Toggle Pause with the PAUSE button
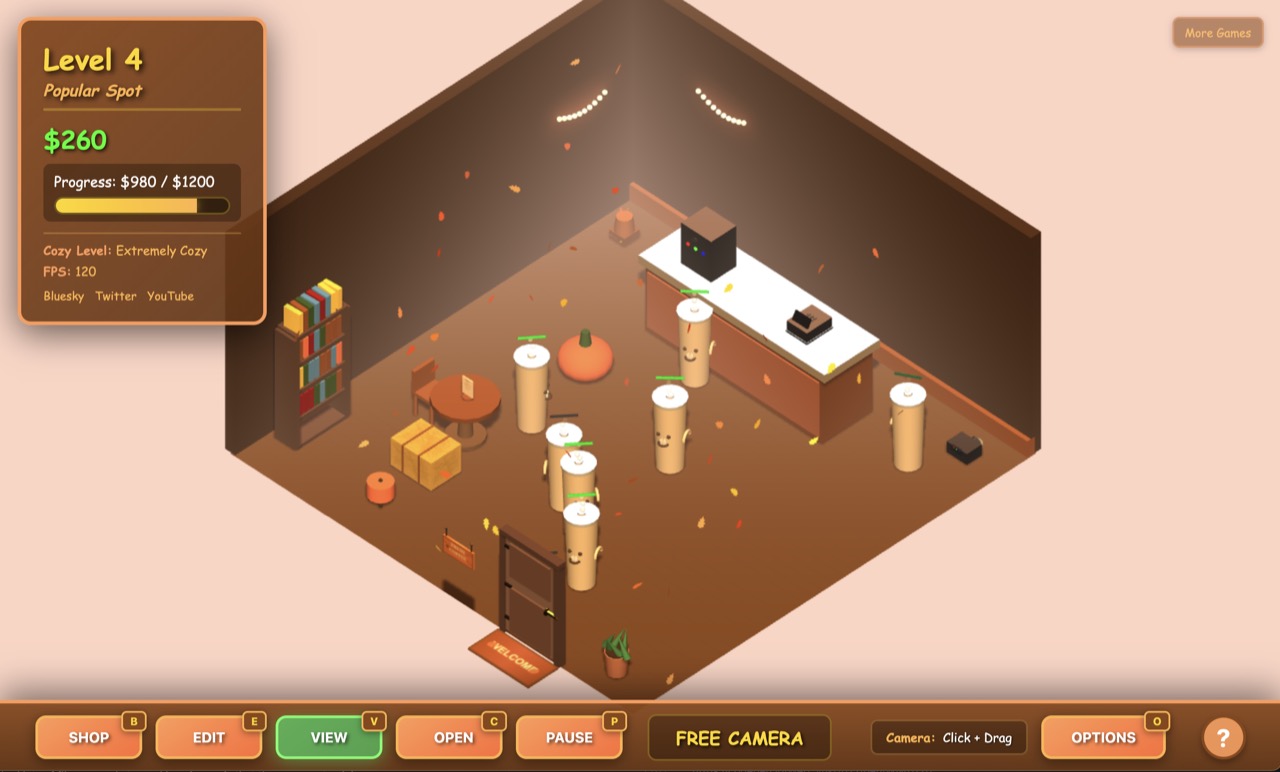The image size is (1280, 772). pyautogui.click(x=570, y=737)
